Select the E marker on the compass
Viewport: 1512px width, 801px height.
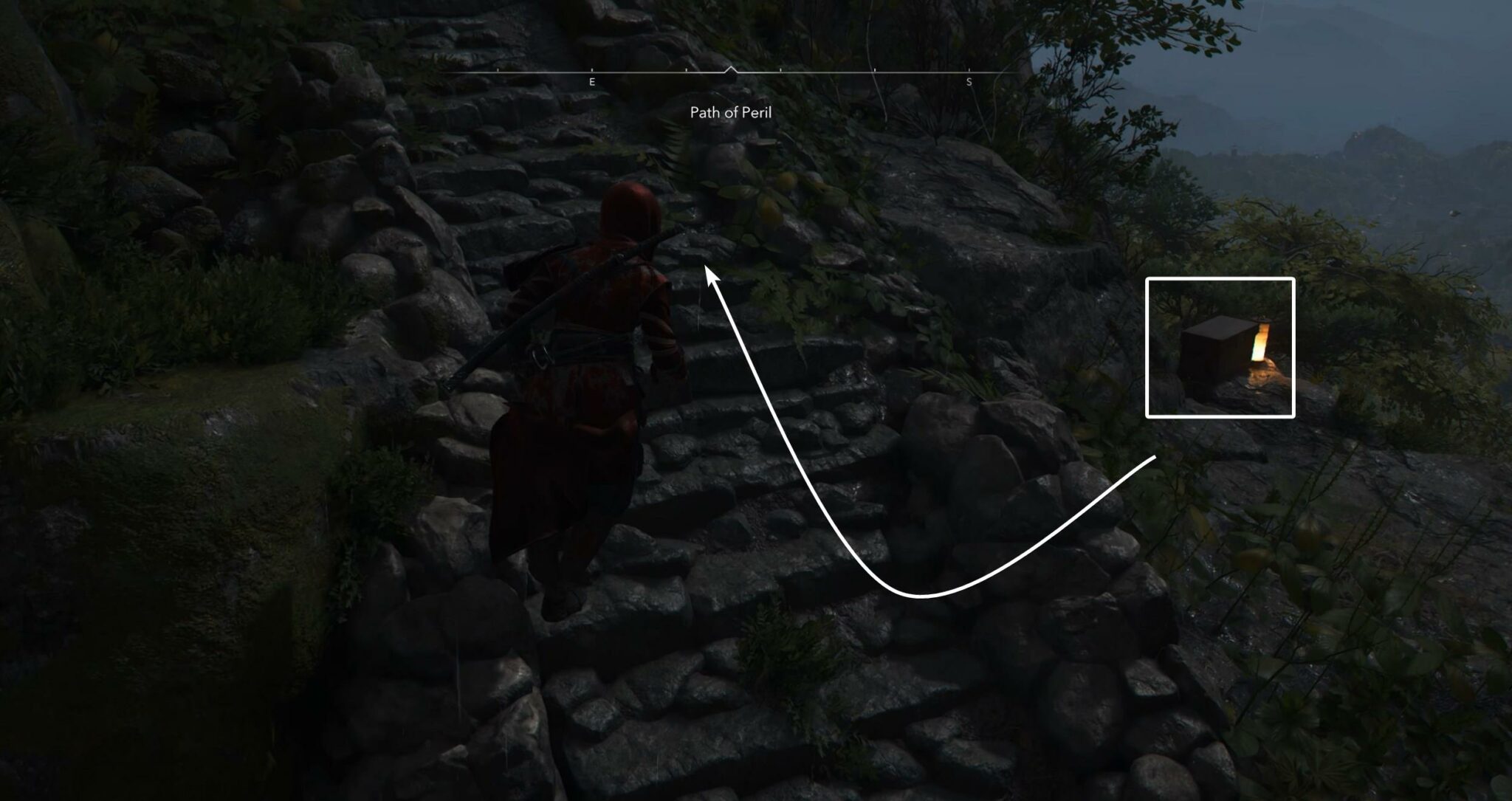point(591,82)
